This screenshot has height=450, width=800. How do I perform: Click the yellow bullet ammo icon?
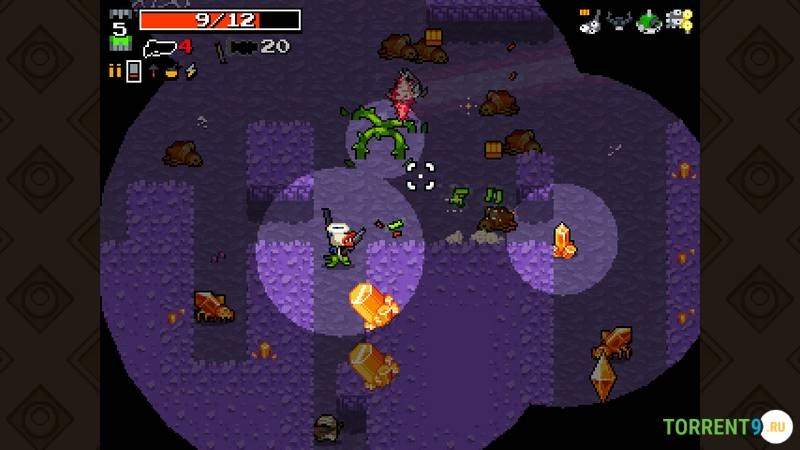[x=114, y=71]
